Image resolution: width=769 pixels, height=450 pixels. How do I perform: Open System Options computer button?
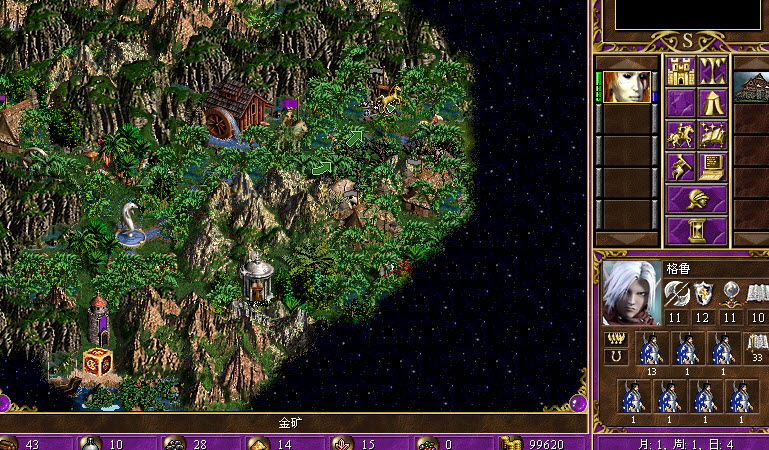(713, 167)
